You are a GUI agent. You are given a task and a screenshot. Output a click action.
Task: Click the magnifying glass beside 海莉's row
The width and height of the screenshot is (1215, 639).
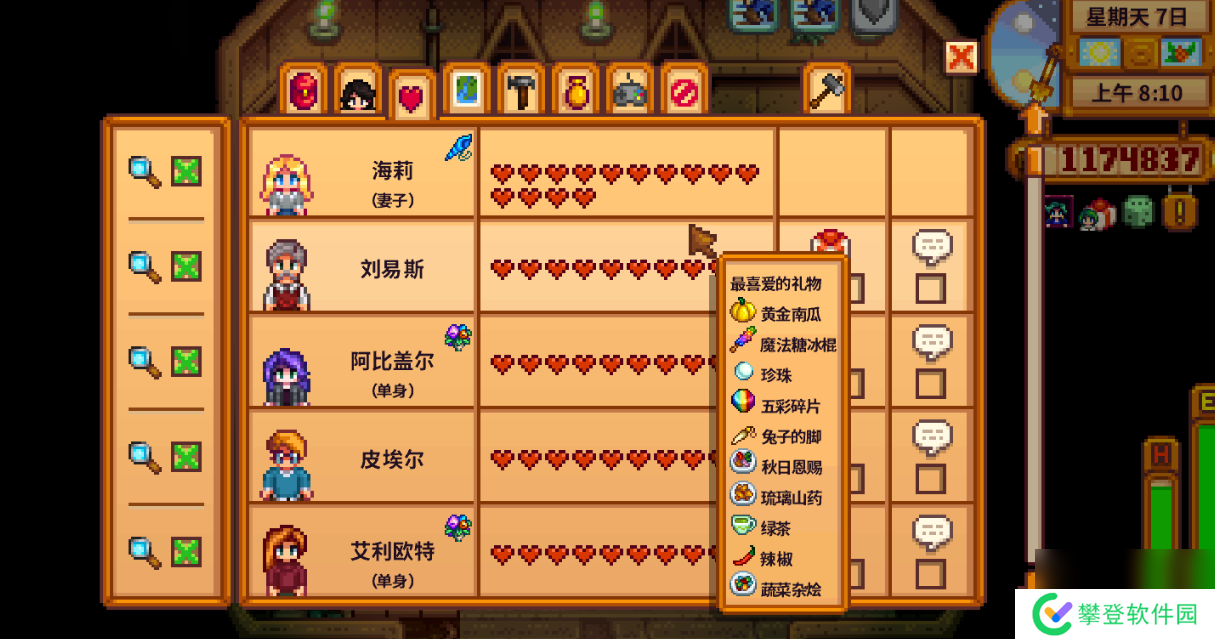pyautogui.click(x=145, y=172)
